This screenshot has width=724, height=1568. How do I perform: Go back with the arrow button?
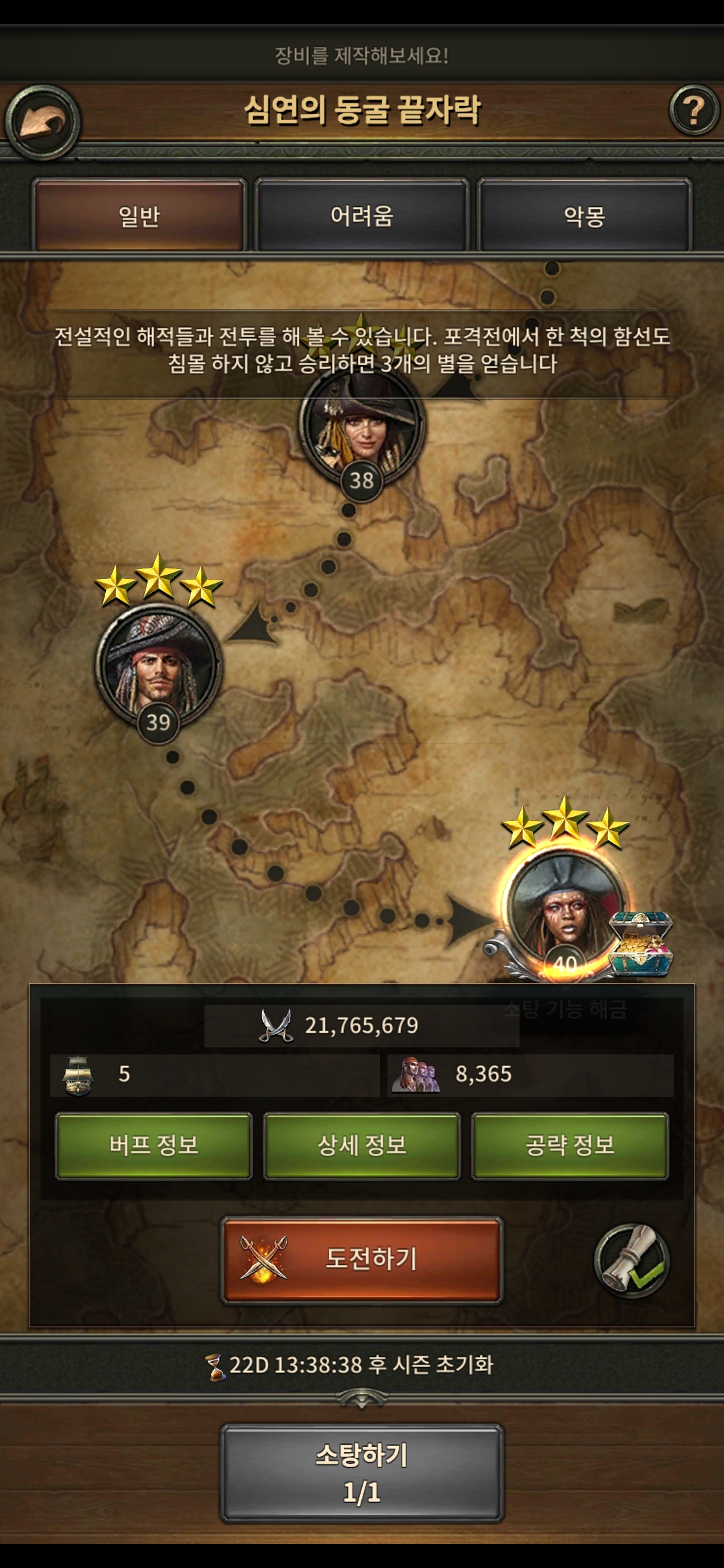[x=43, y=122]
